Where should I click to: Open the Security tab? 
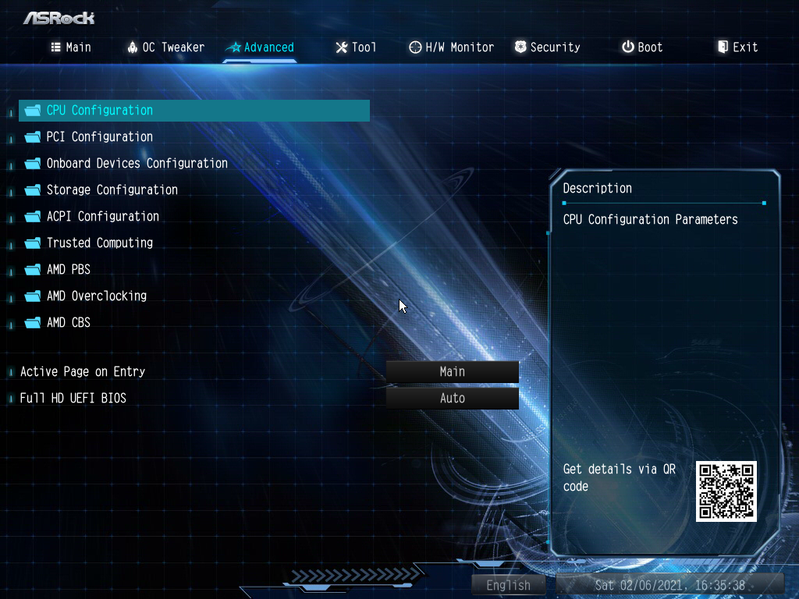click(547, 47)
